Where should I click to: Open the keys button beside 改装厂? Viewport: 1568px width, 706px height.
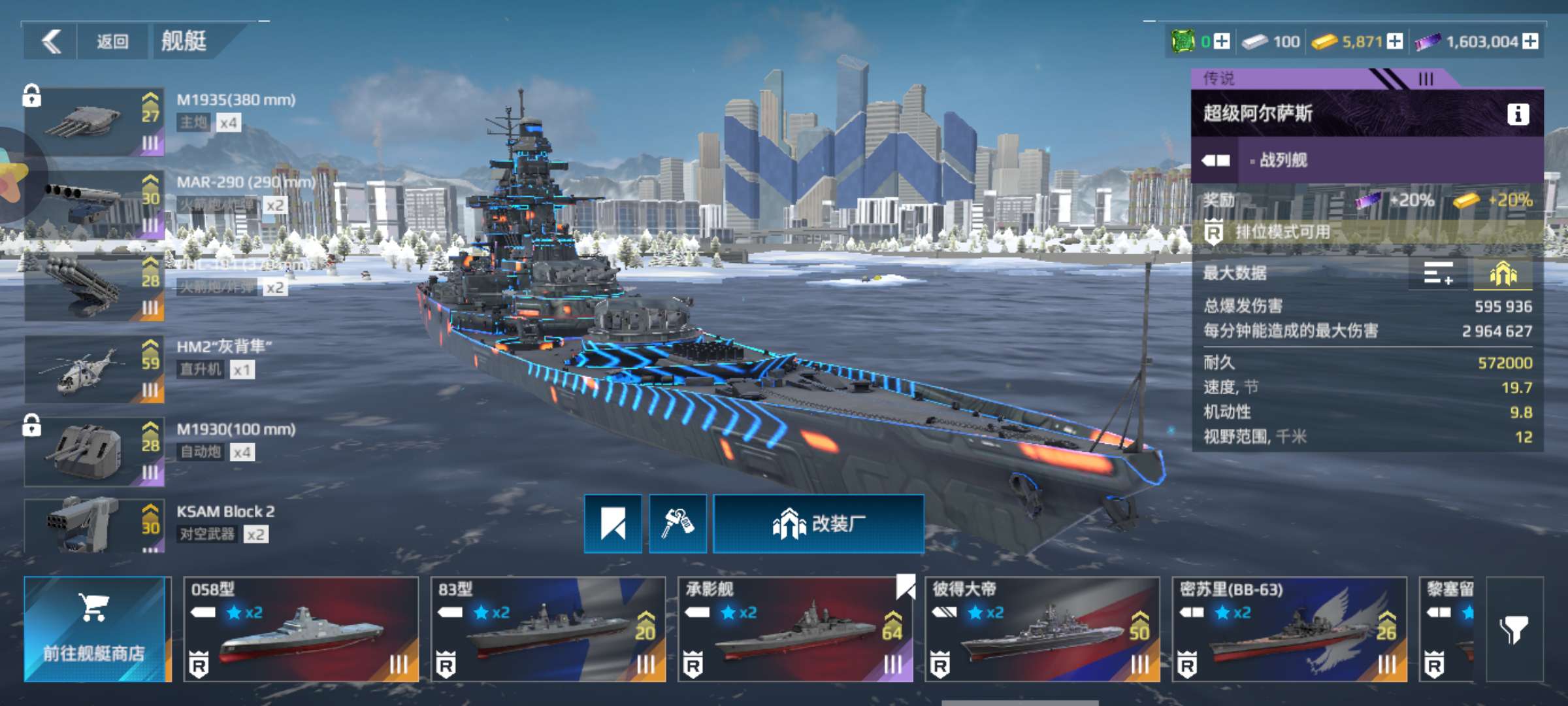pos(678,524)
